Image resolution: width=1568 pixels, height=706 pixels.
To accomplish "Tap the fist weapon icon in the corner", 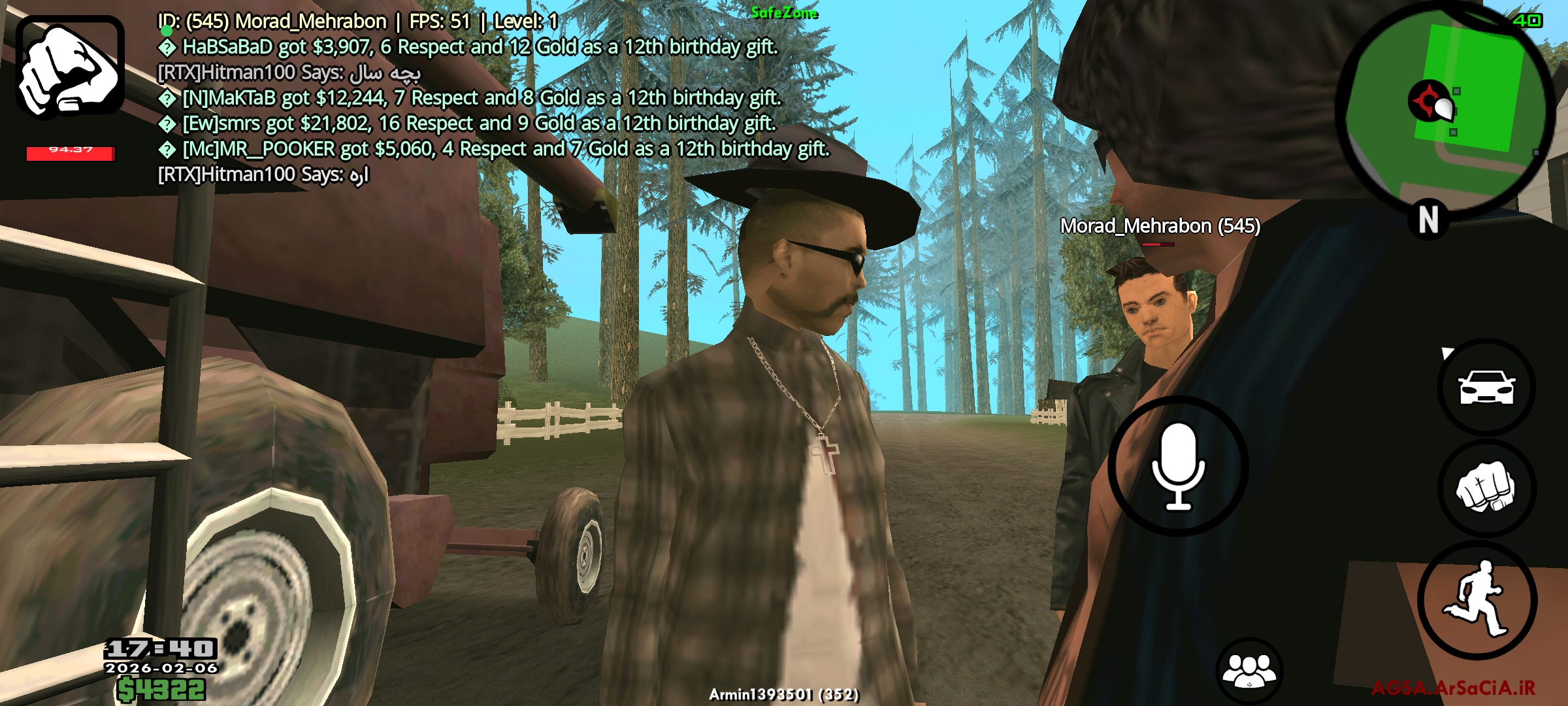I will pyautogui.click(x=70, y=67).
